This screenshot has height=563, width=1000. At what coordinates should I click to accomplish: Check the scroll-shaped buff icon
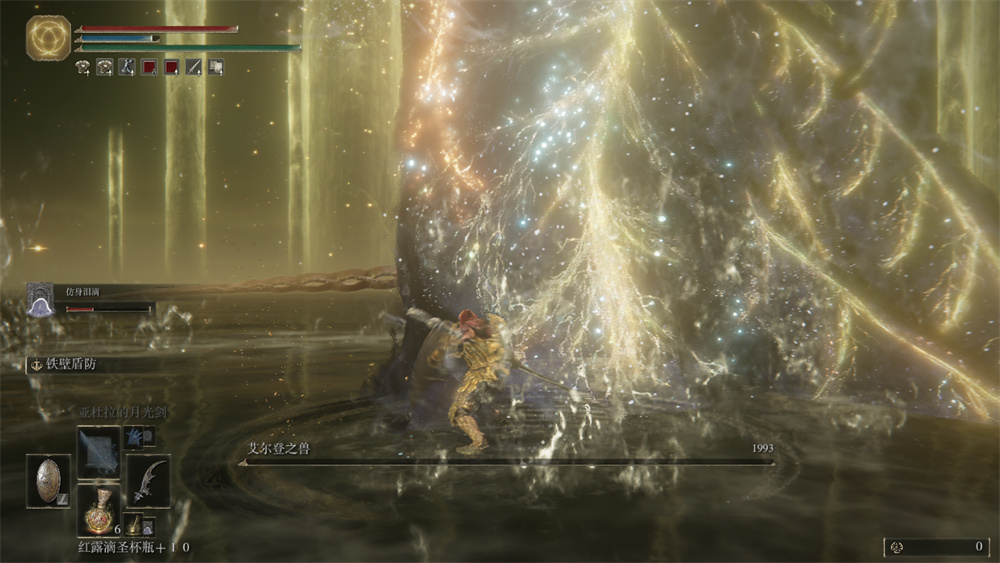tap(215, 68)
